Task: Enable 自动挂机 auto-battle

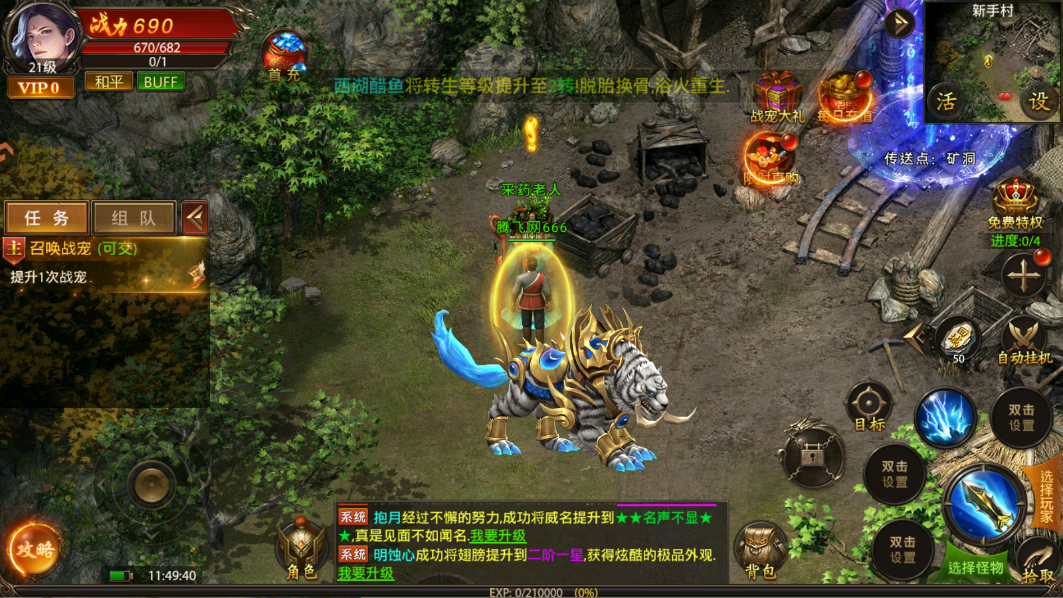Action: (1024, 340)
